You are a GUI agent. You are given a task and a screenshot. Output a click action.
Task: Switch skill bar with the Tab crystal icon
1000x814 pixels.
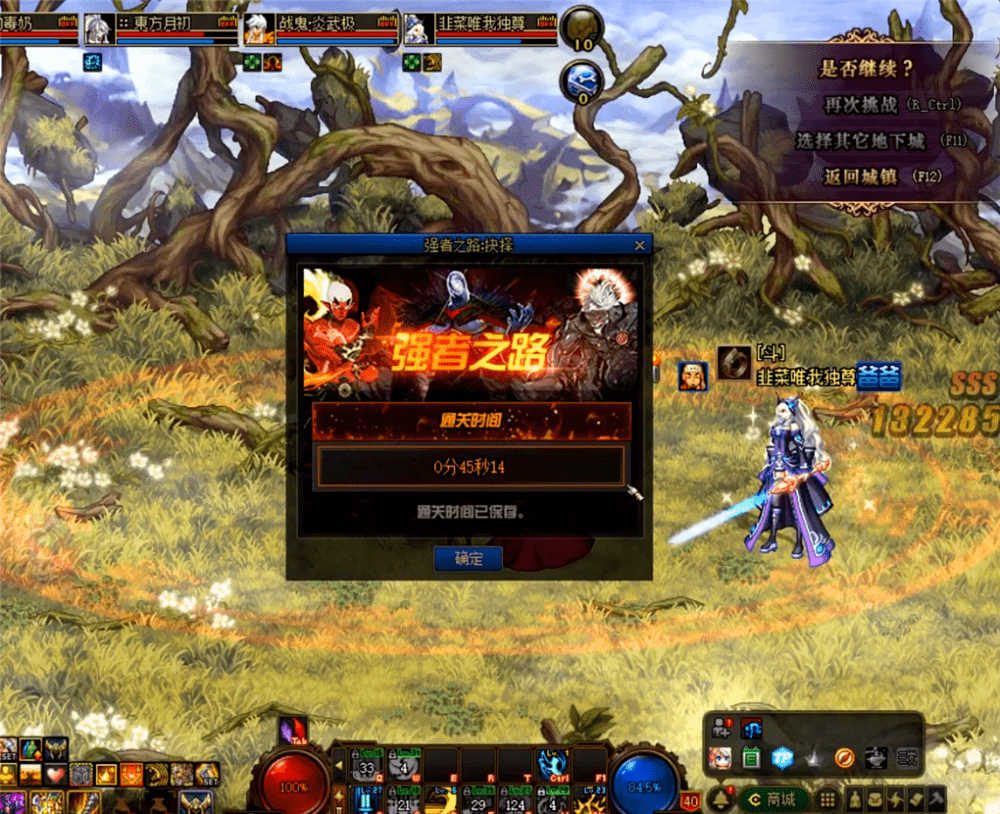pyautogui.click(x=292, y=732)
